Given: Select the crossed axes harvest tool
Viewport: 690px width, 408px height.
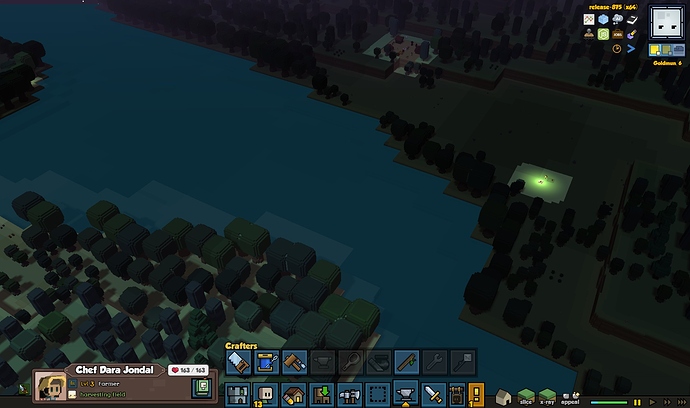Looking at the screenshot, I should [x=349, y=394].
